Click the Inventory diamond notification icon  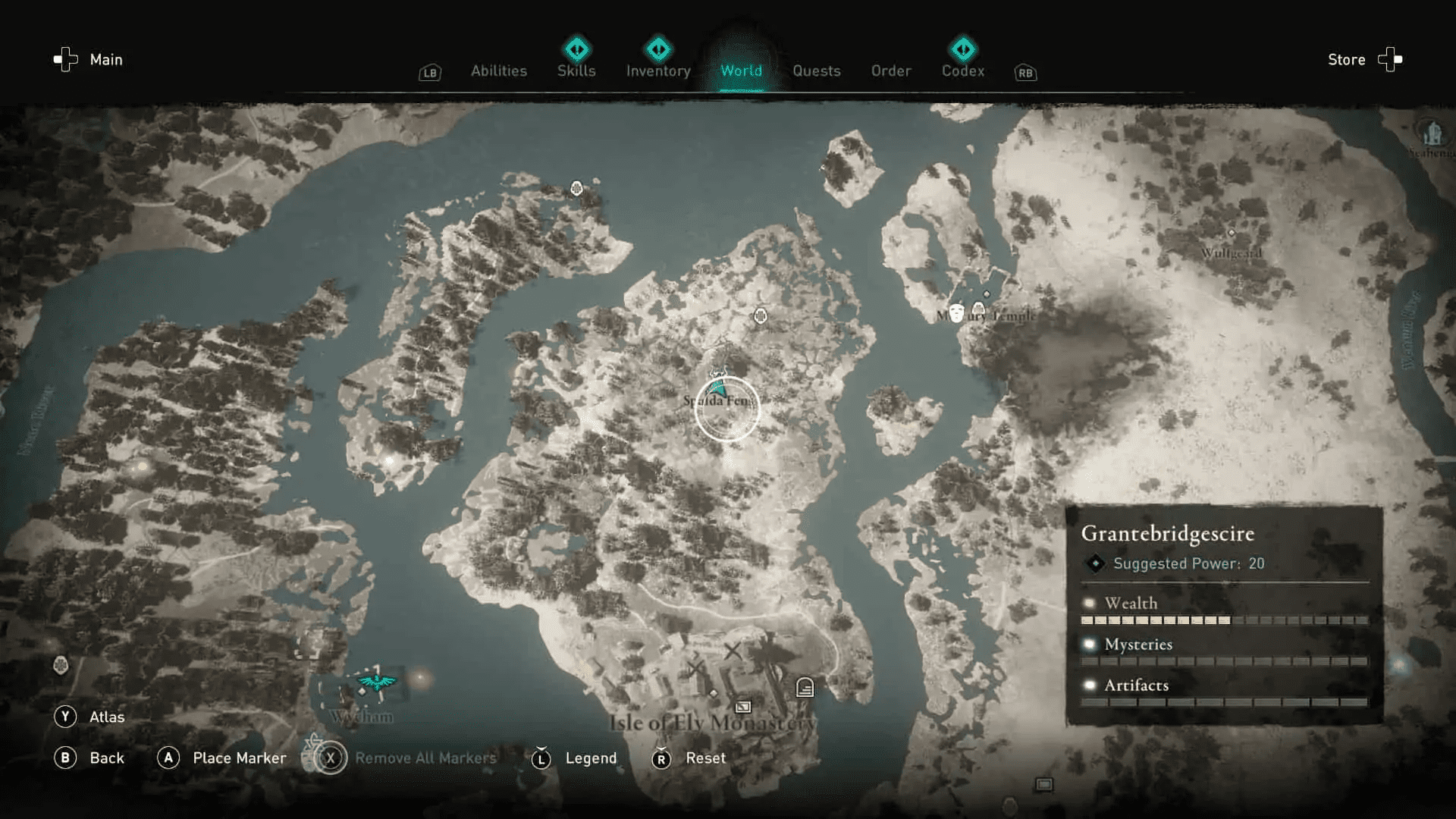click(657, 48)
